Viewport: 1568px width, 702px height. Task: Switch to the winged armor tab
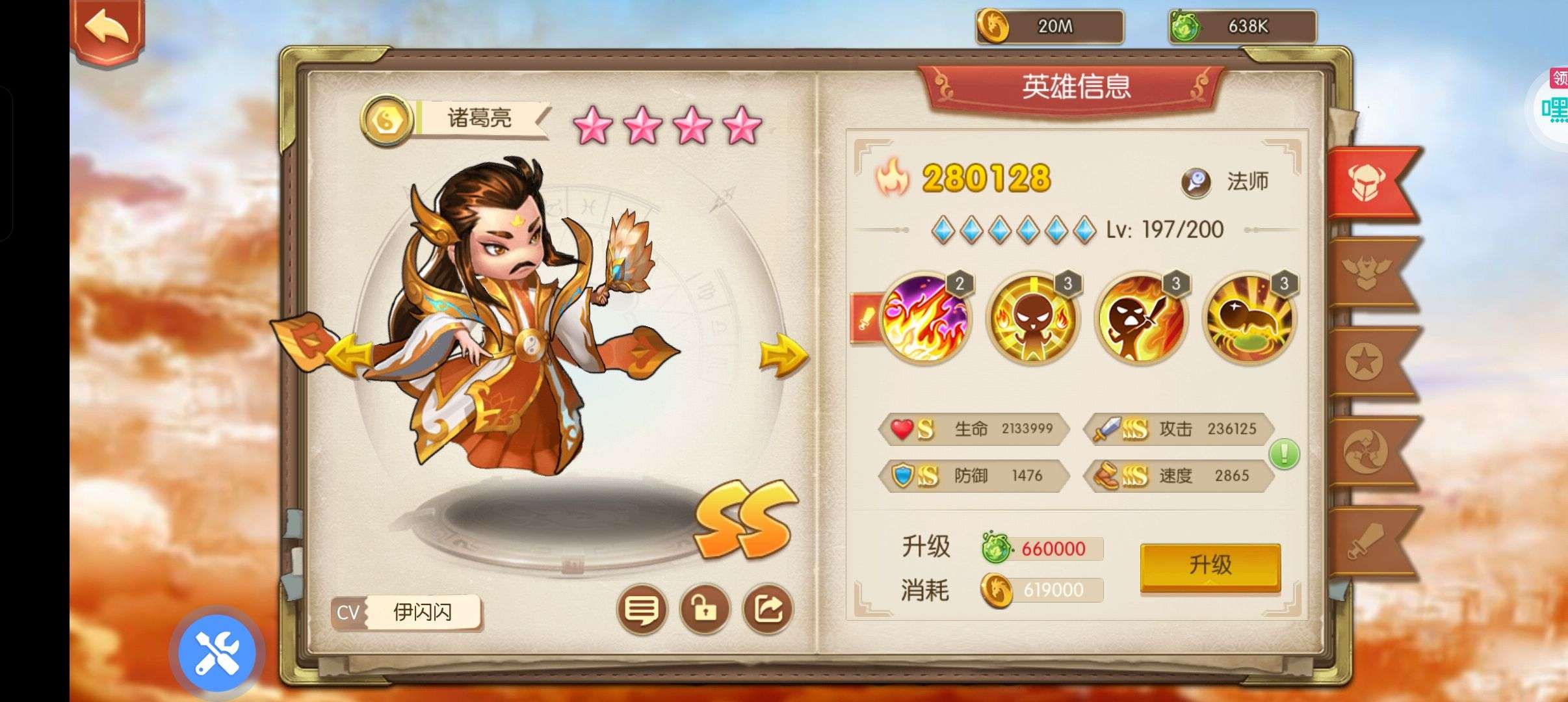tap(1367, 272)
